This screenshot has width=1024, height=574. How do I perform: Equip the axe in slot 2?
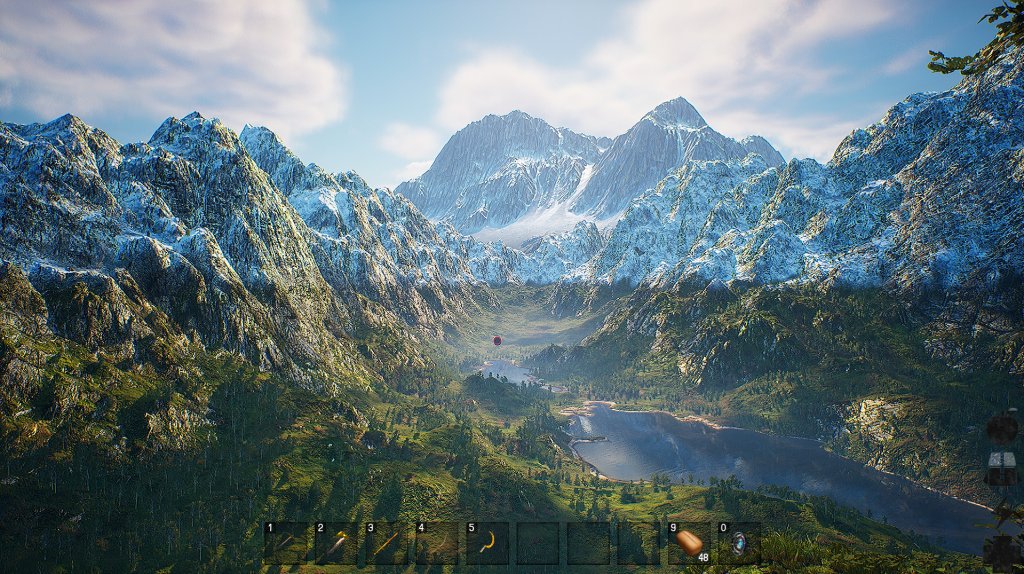pos(336,543)
